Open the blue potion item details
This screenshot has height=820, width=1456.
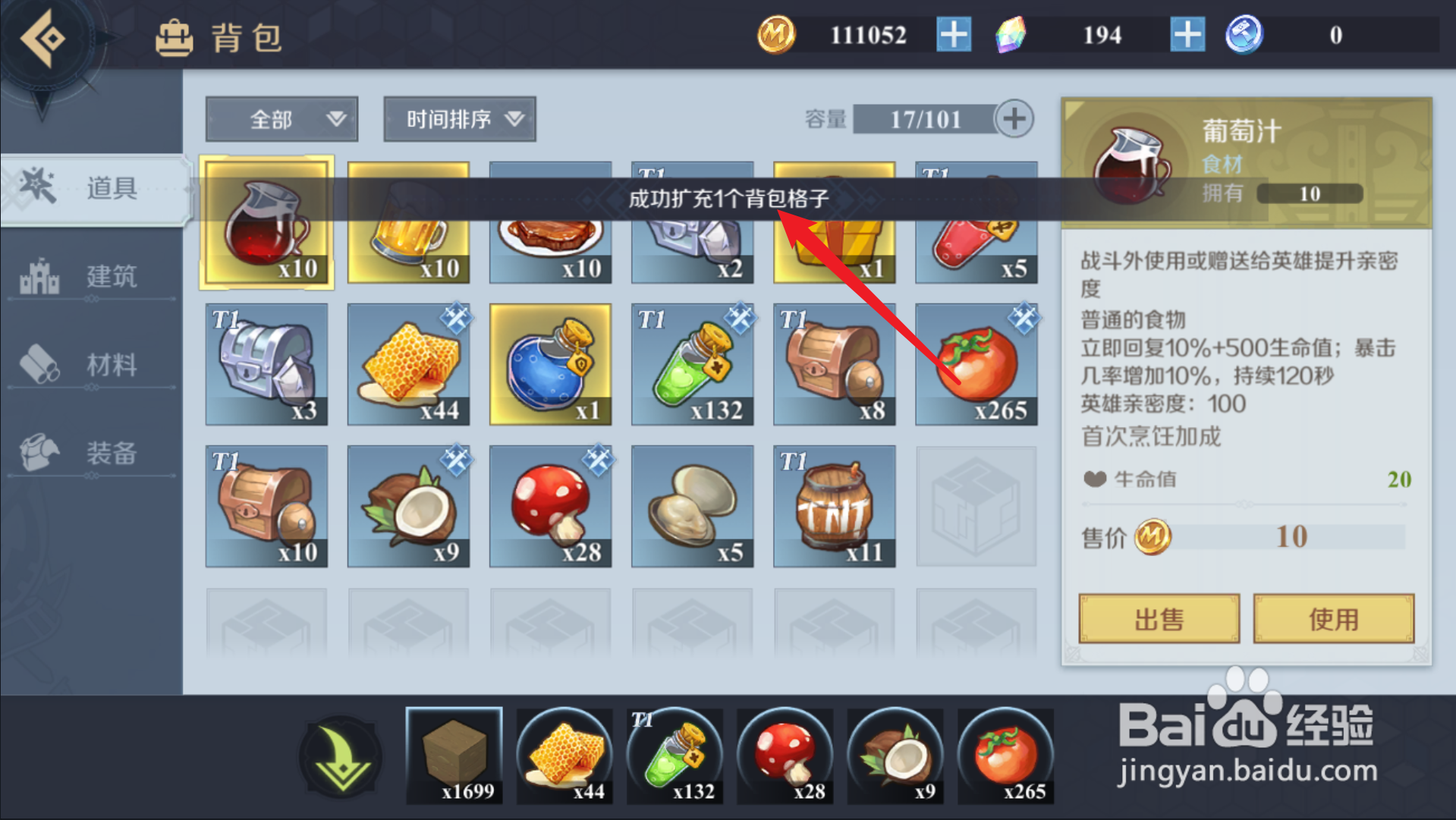[x=550, y=364]
